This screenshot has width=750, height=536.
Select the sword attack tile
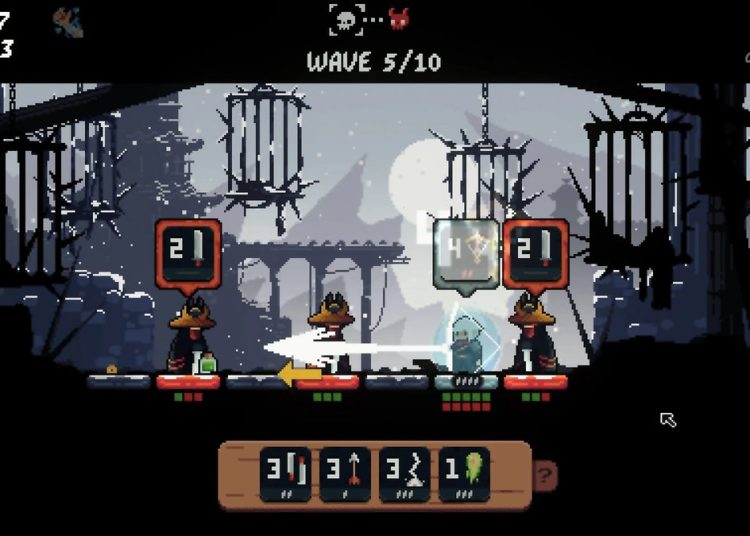[286, 474]
